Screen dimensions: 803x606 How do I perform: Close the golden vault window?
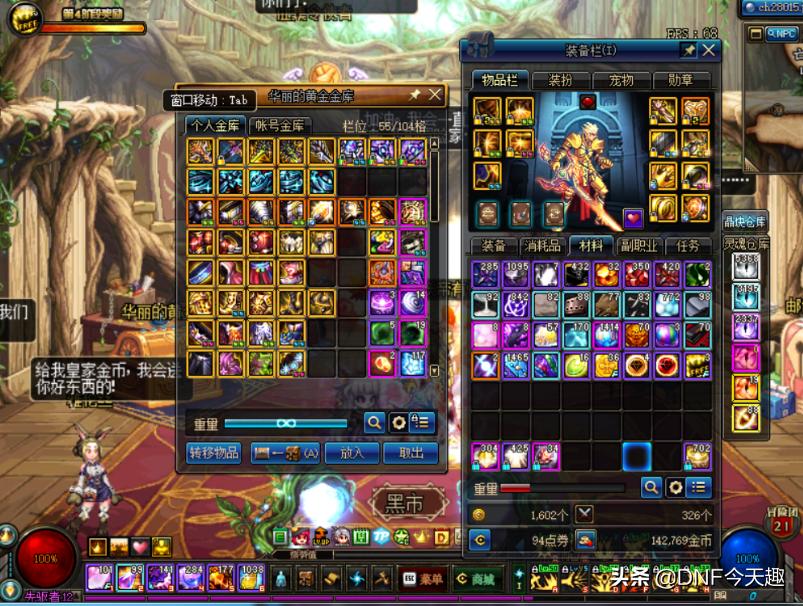pos(435,95)
